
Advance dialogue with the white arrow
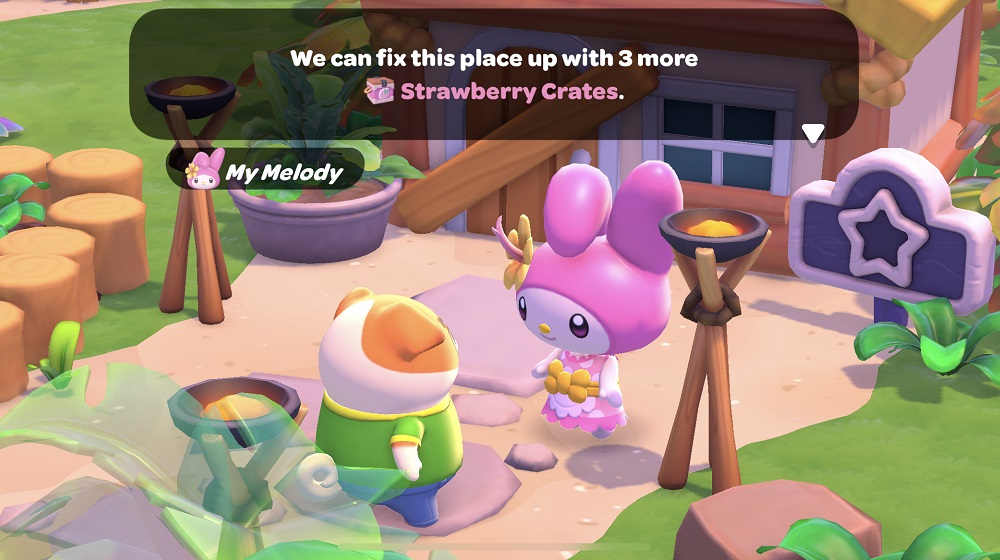pyautogui.click(x=813, y=133)
